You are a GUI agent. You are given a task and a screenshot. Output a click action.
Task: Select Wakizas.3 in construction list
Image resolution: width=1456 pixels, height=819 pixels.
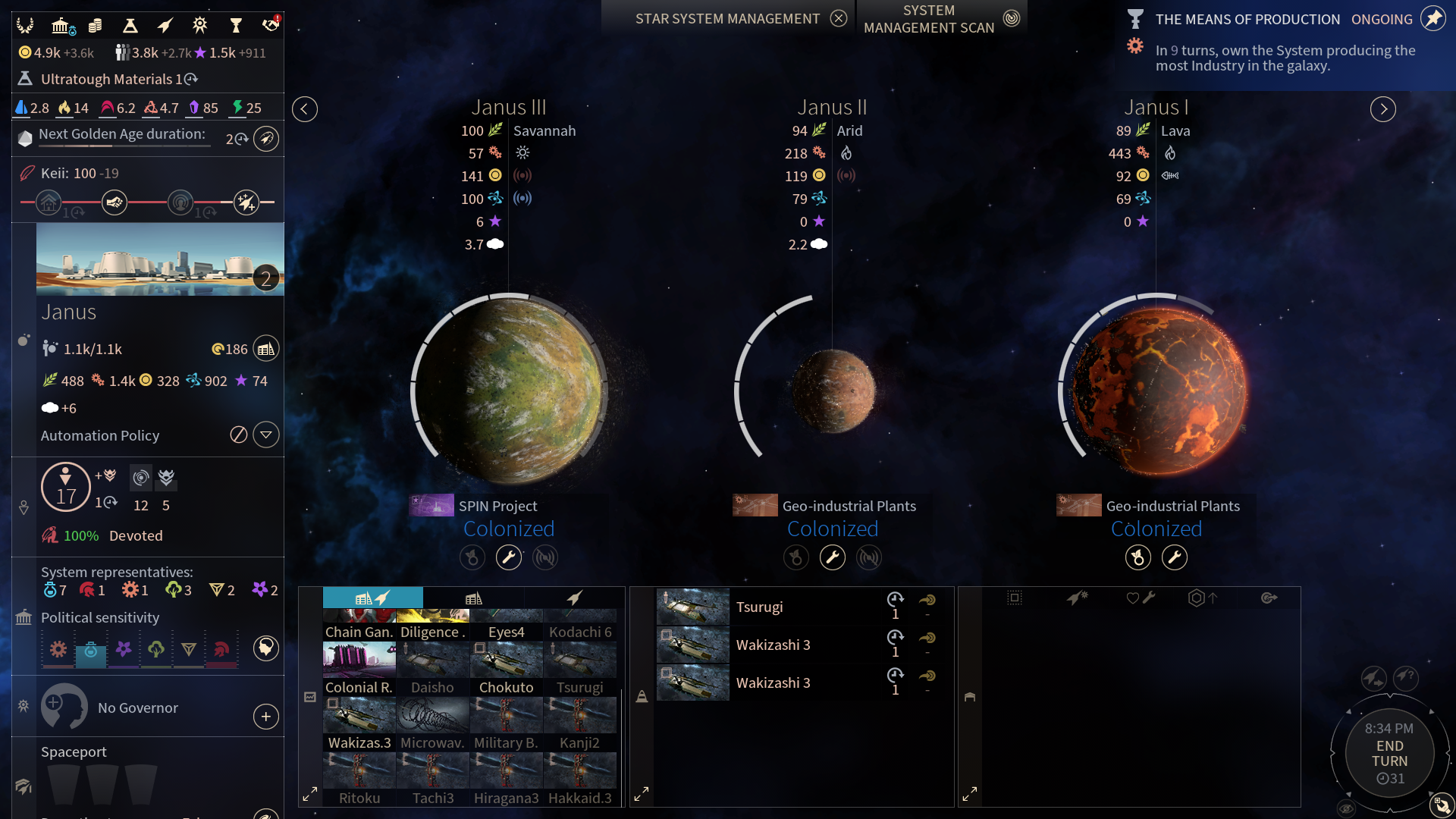pyautogui.click(x=359, y=723)
